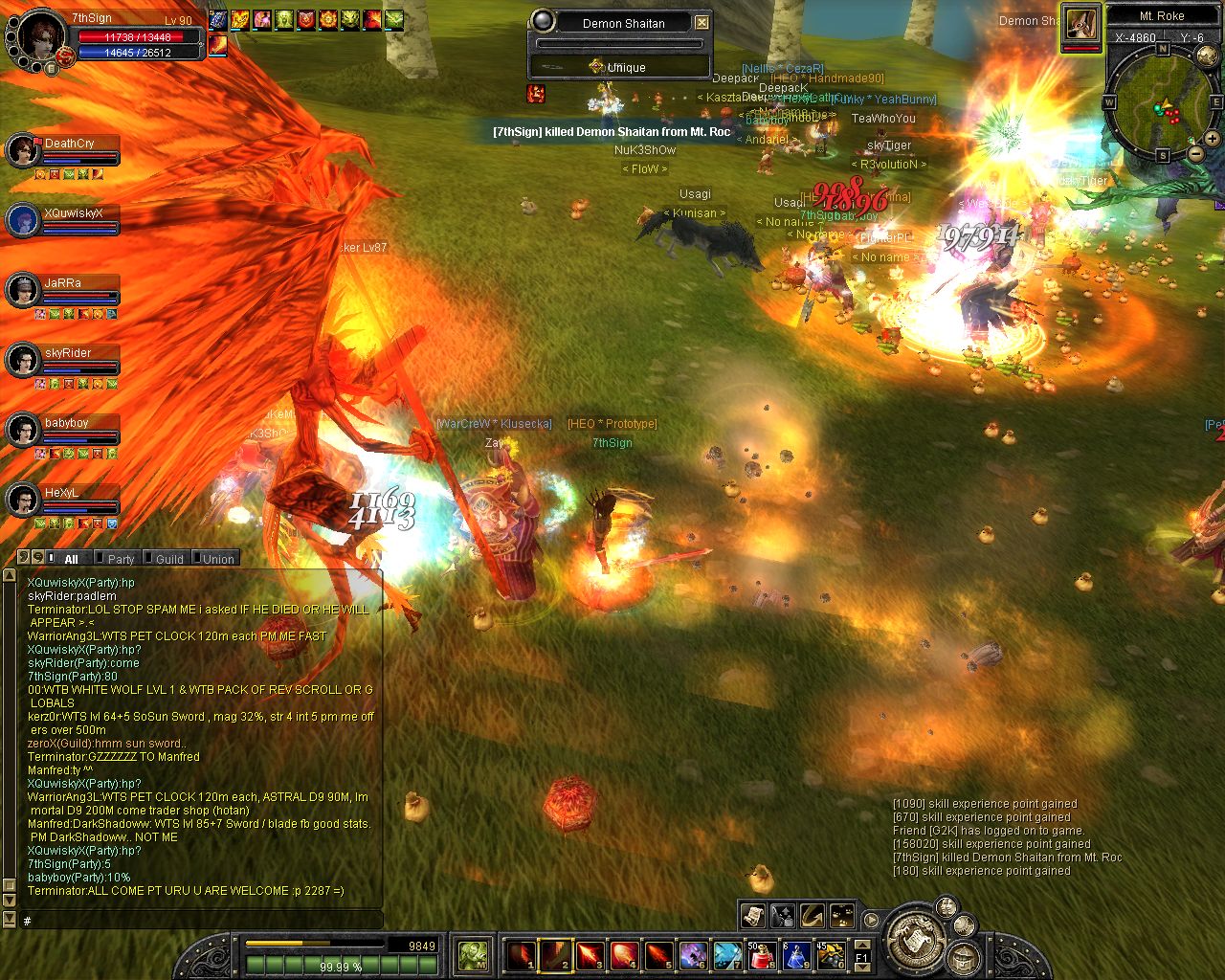Zoom out the minimap with minus button
This screenshot has width=1225, height=980.
1196,153
